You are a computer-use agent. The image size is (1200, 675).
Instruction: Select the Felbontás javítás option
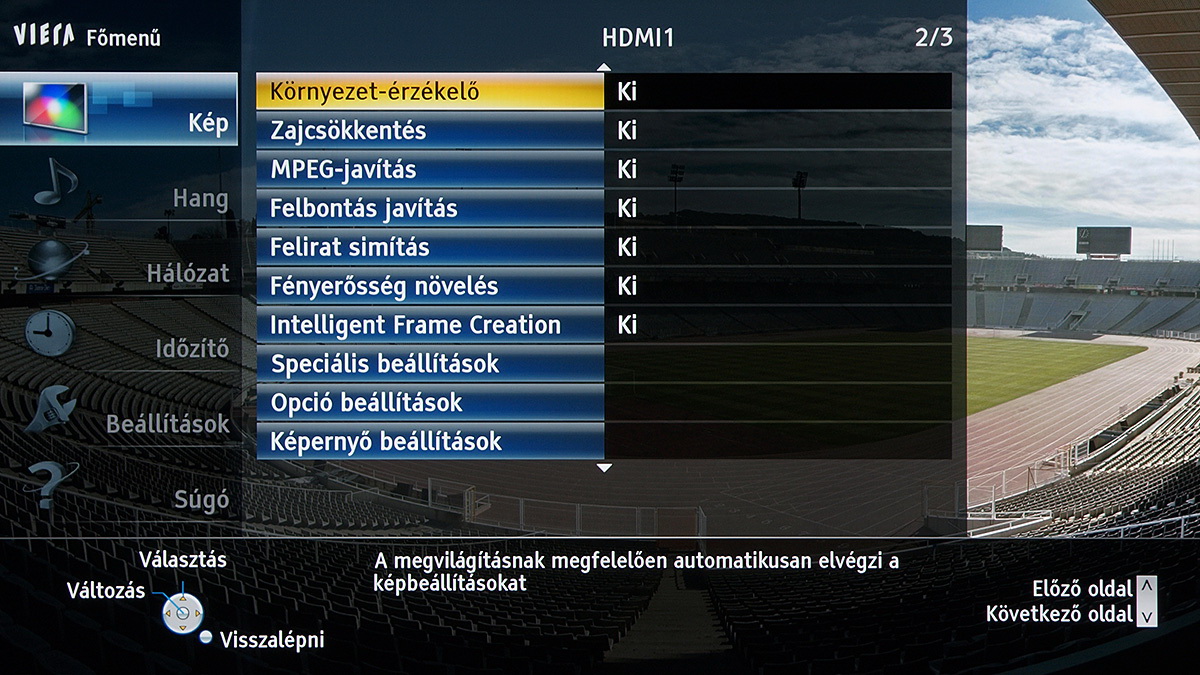click(430, 209)
